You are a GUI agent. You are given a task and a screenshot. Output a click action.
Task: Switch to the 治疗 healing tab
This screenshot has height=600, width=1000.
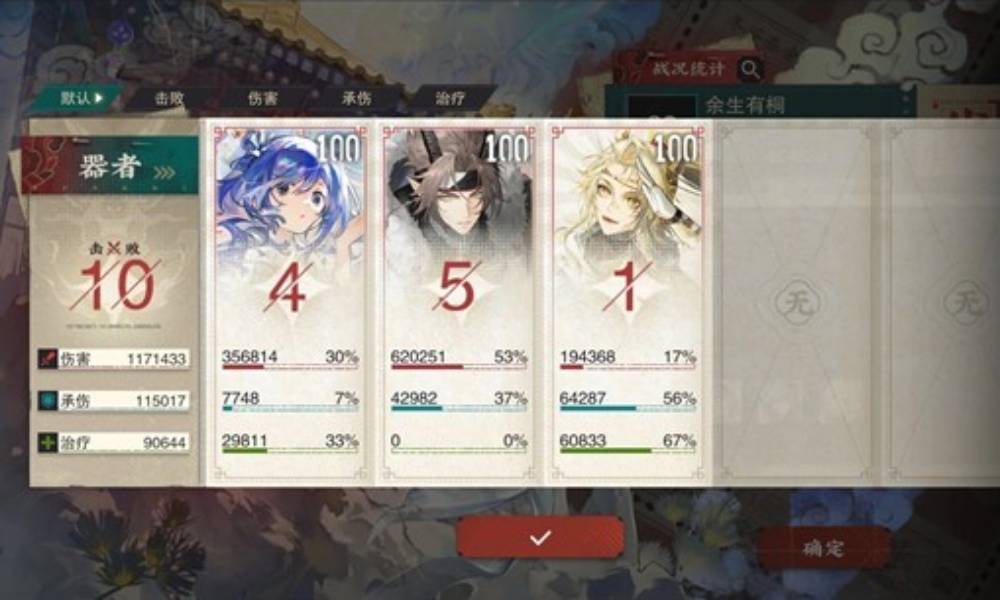click(x=449, y=98)
